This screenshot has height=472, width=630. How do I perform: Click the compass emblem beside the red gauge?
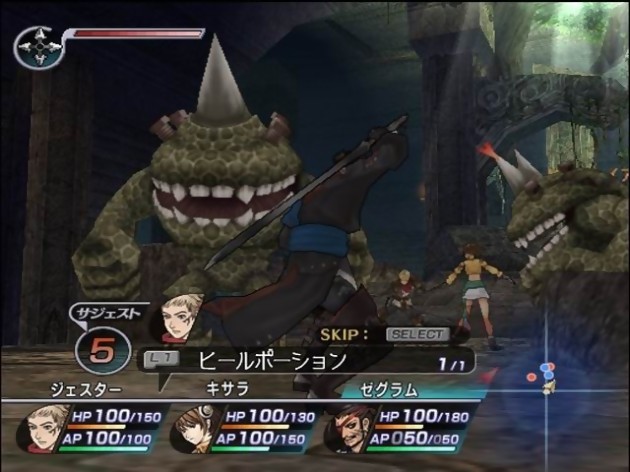38,46
